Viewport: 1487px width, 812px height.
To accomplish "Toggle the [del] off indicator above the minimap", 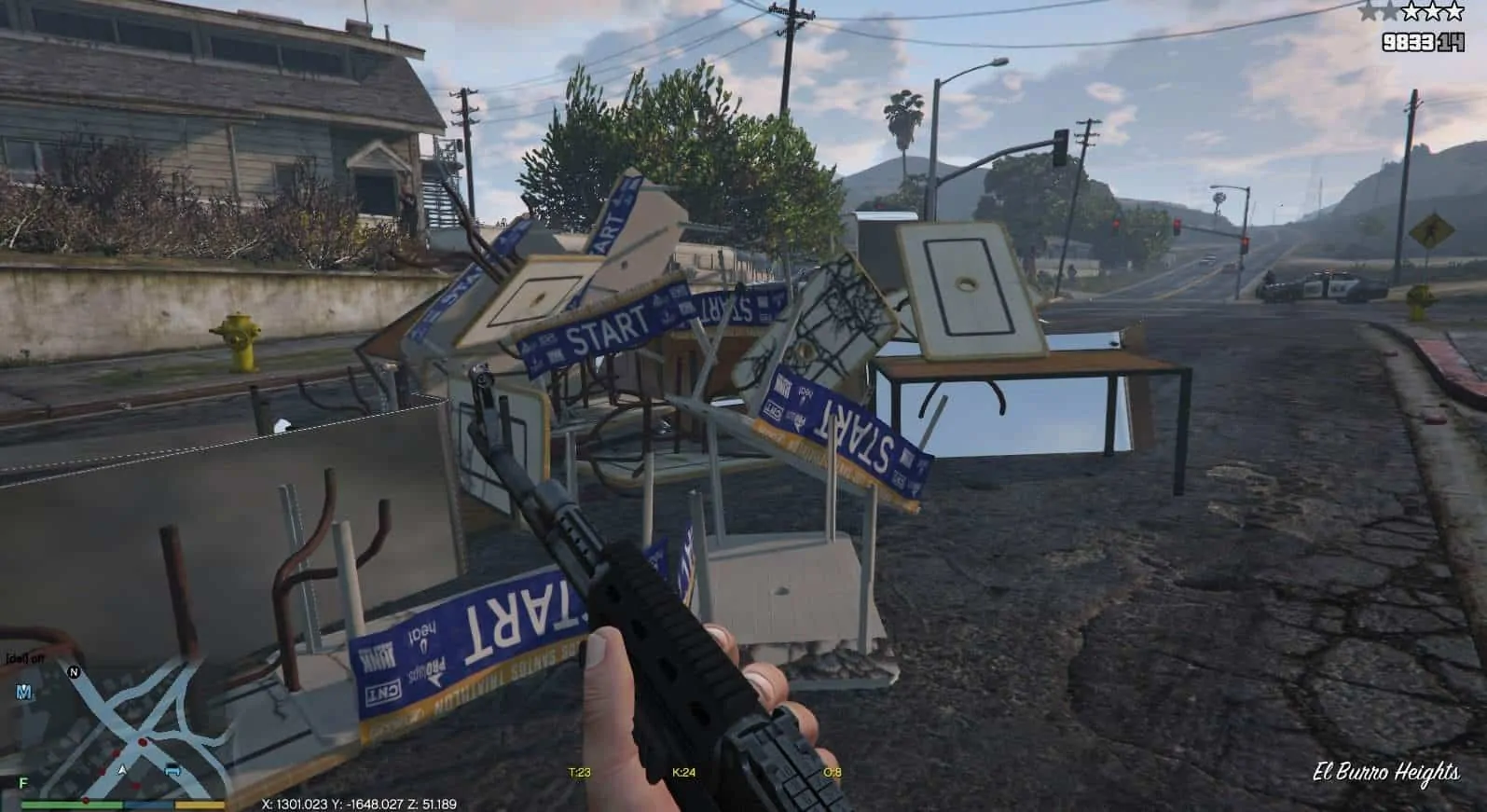I will coord(23,658).
